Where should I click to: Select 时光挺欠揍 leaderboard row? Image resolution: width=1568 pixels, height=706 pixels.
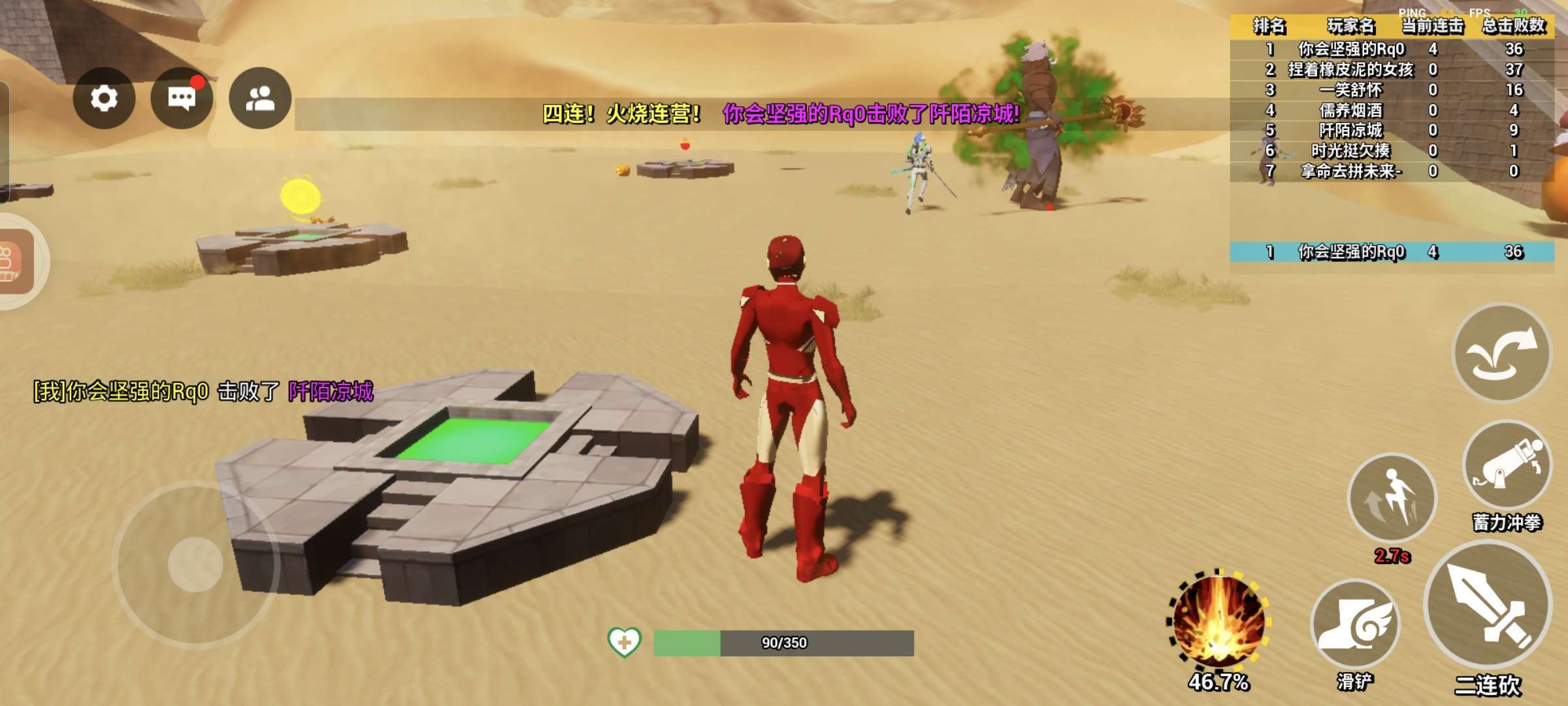click(x=1350, y=151)
